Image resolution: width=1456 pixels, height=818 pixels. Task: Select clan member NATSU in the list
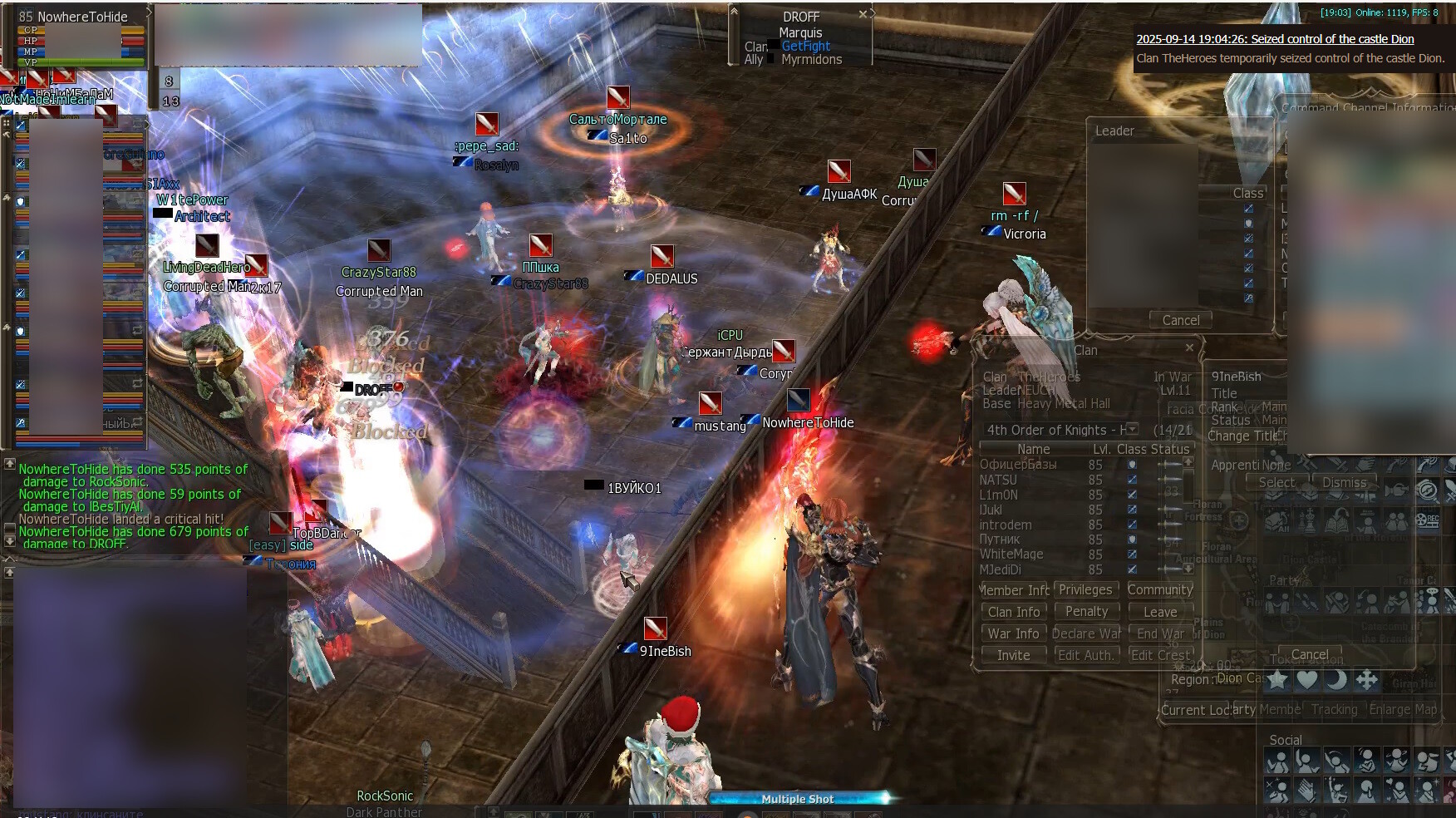pos(998,480)
